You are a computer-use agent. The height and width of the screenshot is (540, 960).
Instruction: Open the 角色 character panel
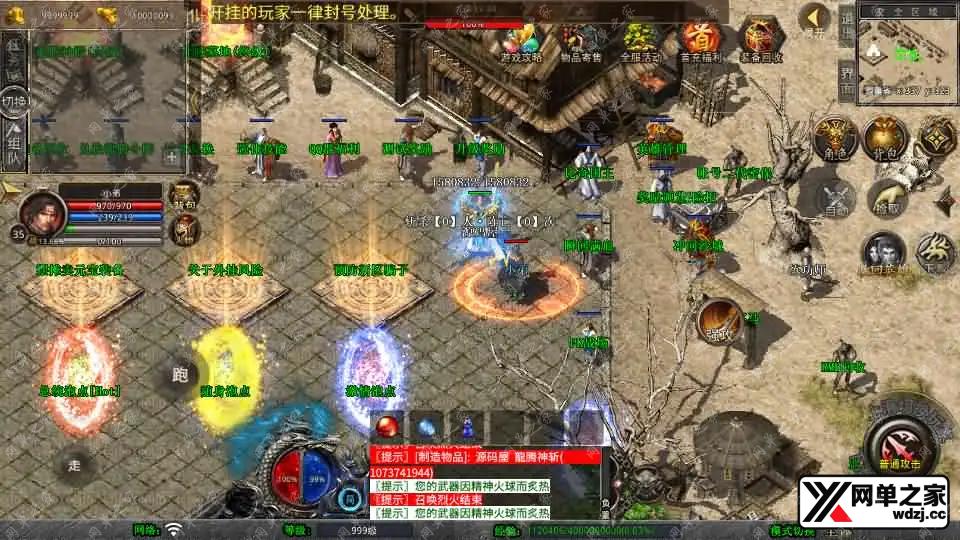(830, 138)
